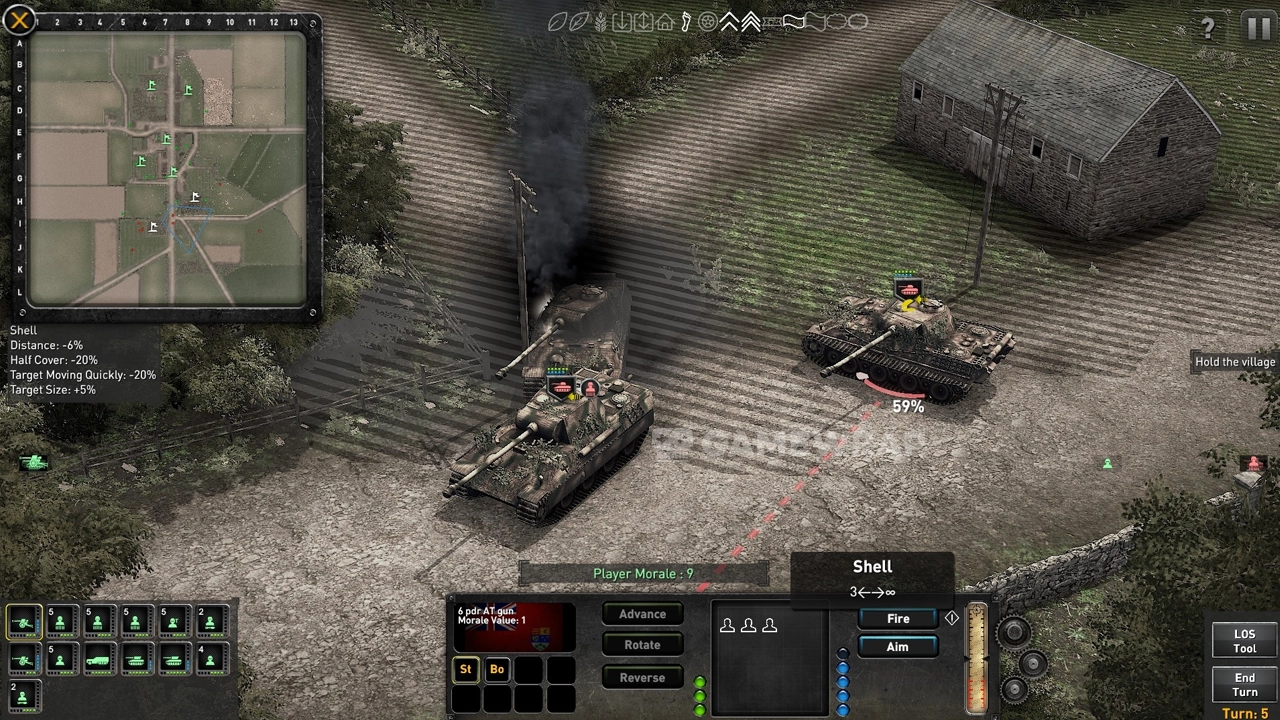Open the help question mark

pyautogui.click(x=1208, y=28)
